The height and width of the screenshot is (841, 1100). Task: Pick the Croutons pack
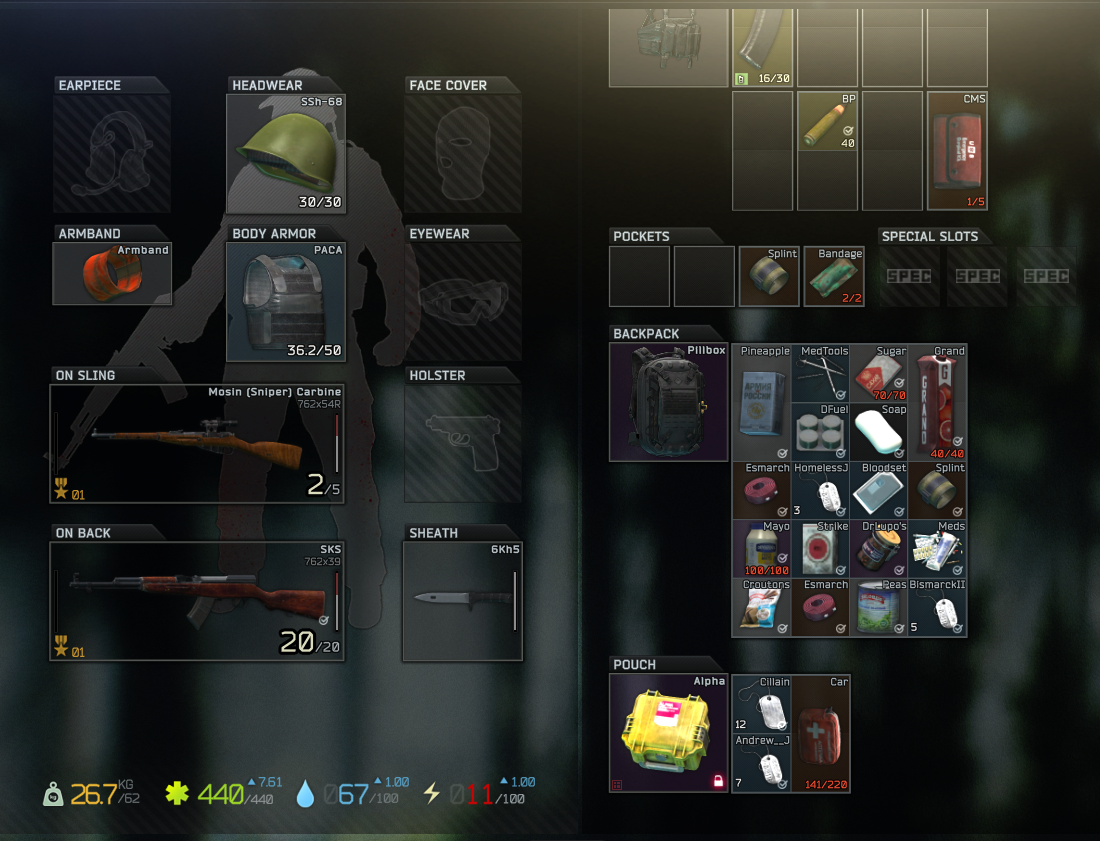point(762,607)
